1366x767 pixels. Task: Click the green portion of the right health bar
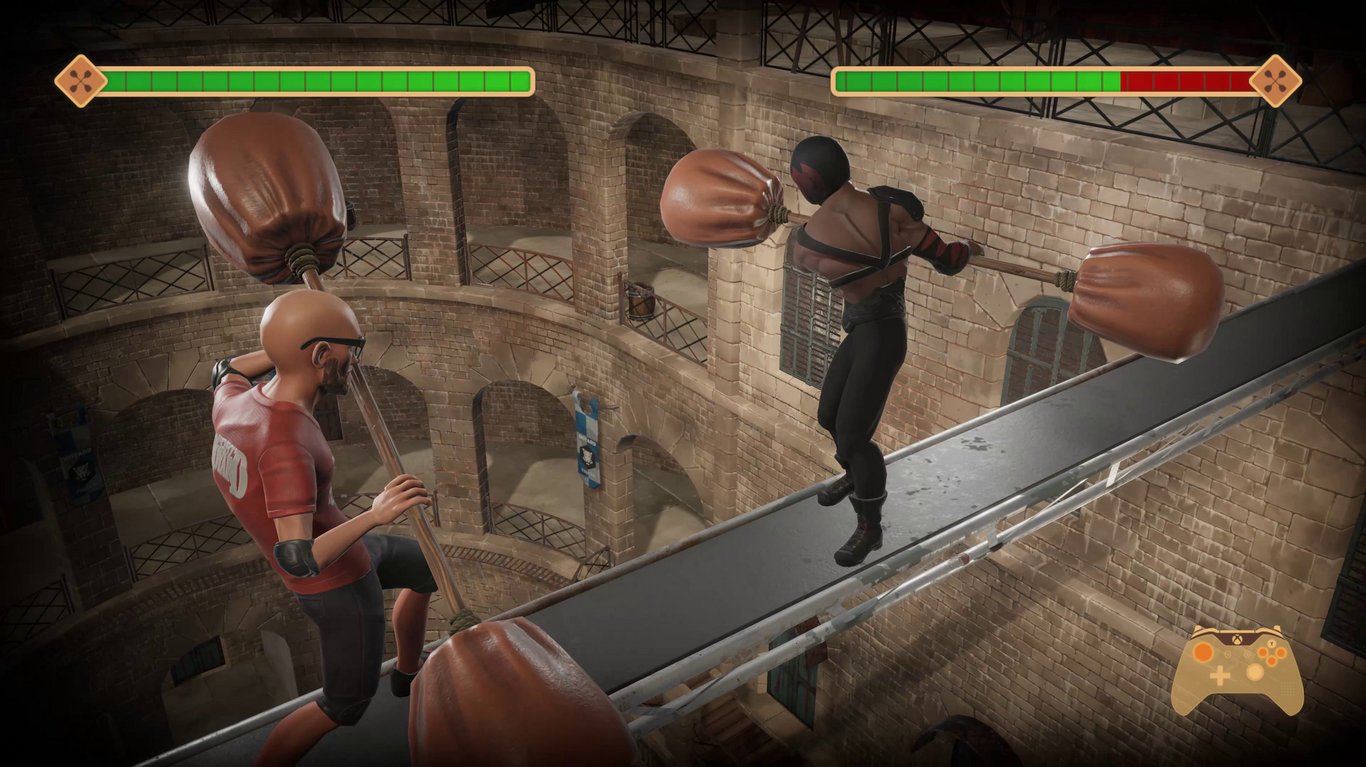980,75
